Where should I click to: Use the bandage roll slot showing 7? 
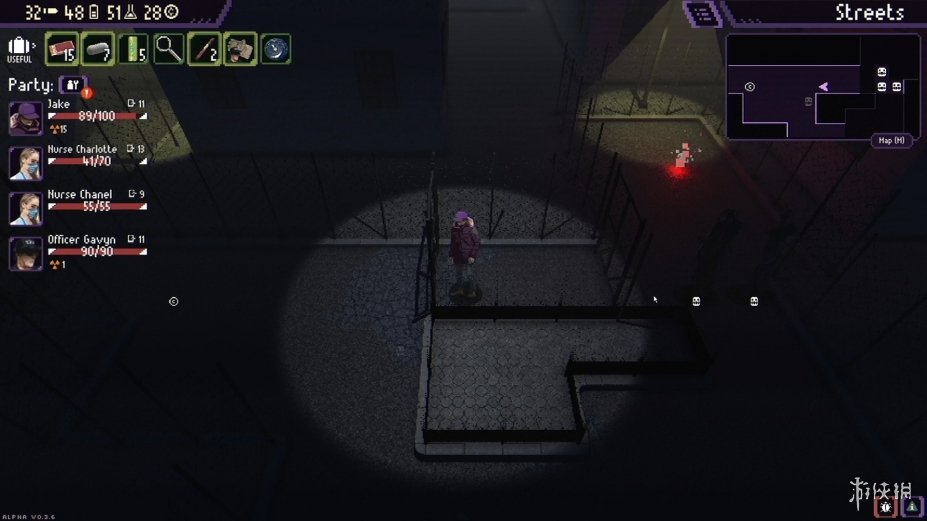[98, 49]
